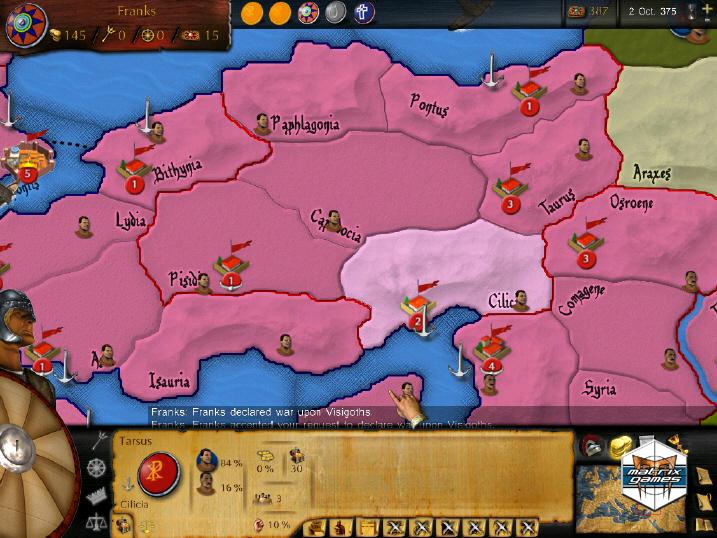This screenshot has height=538, width=717.
Task: Click the multicolored round shield icon
Action: (309, 12)
